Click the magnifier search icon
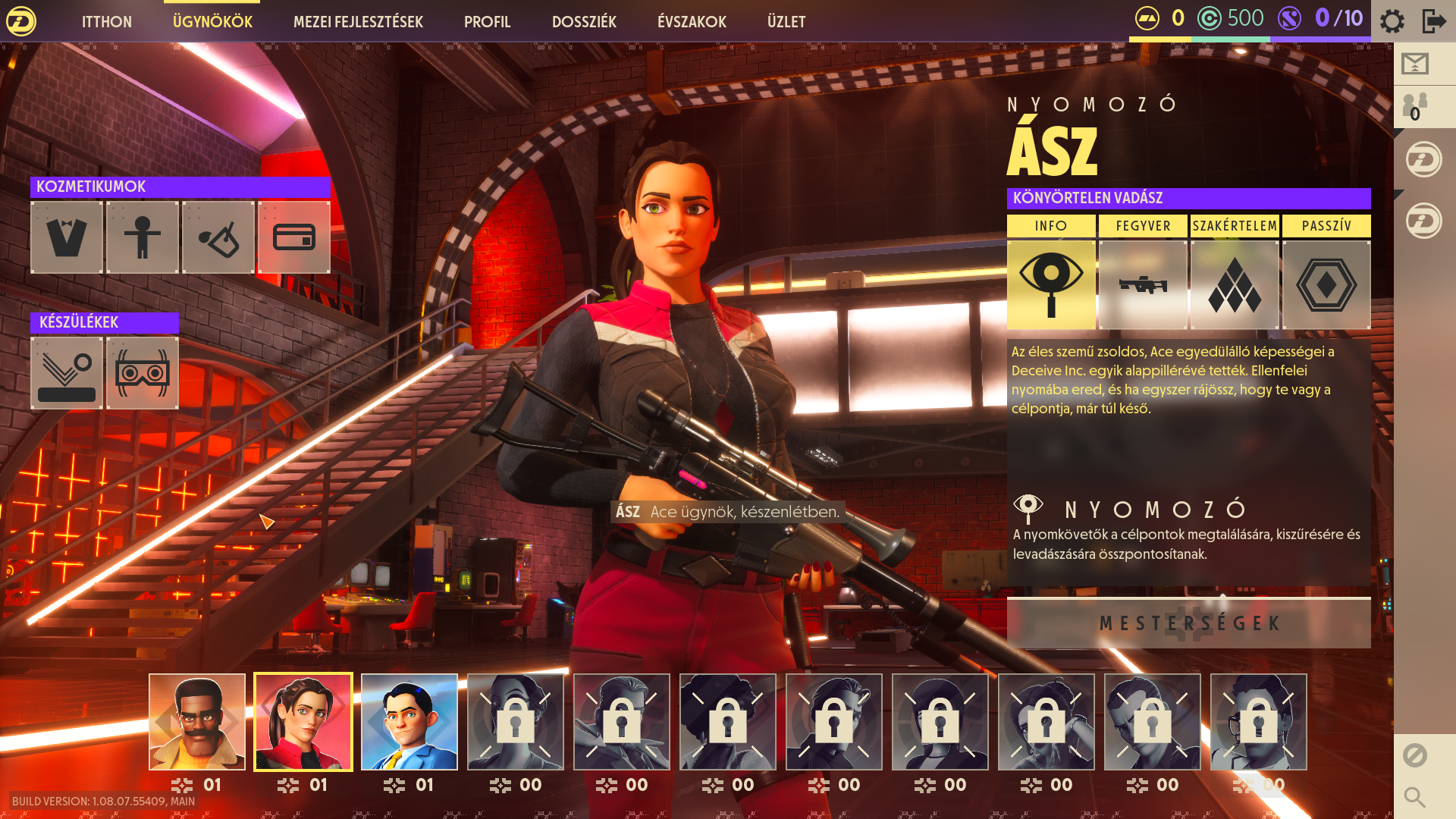Image resolution: width=1456 pixels, height=819 pixels. click(x=1414, y=797)
